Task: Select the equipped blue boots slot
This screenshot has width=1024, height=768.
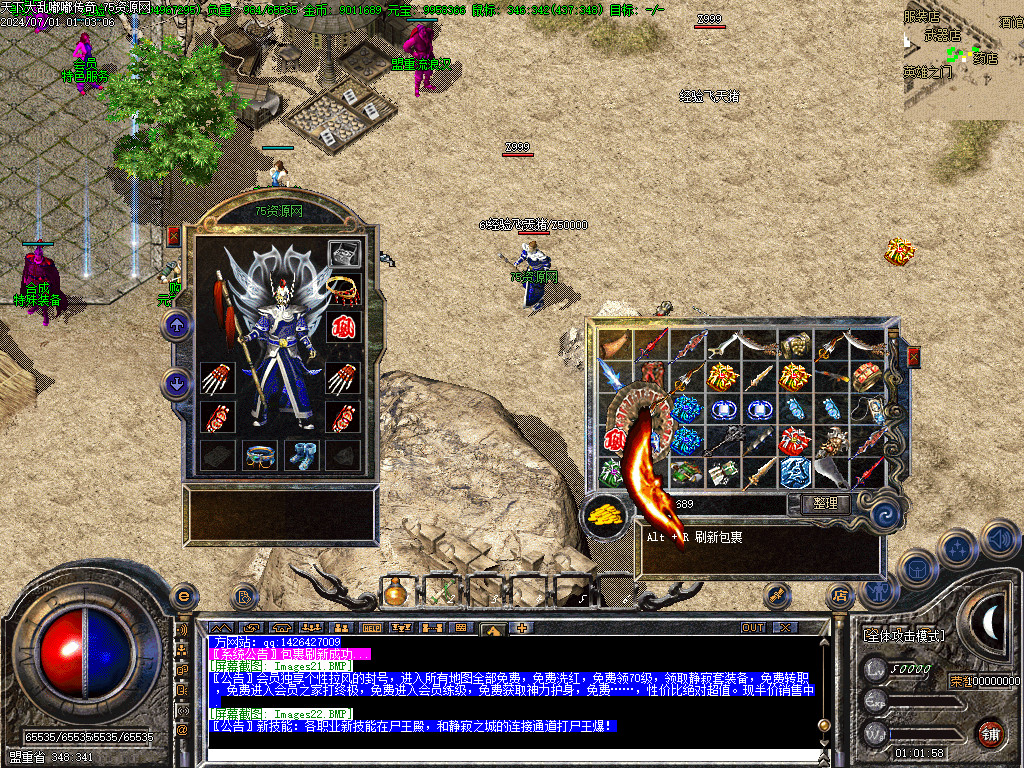Action: tap(301, 454)
